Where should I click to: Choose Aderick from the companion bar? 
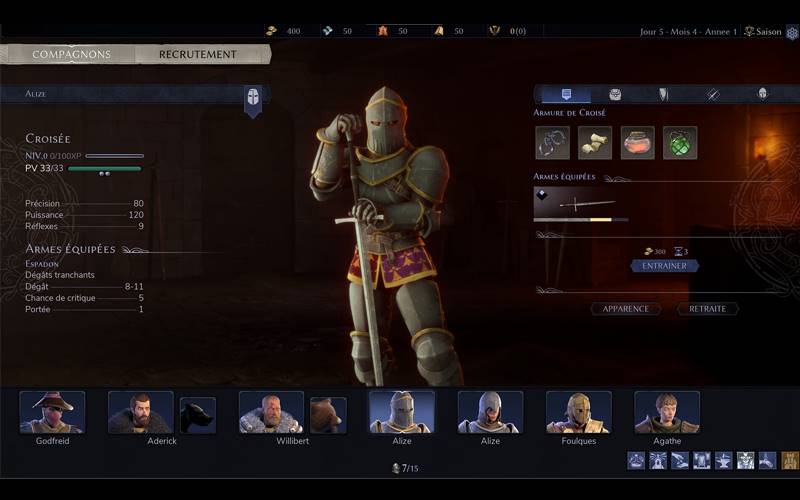(140, 412)
